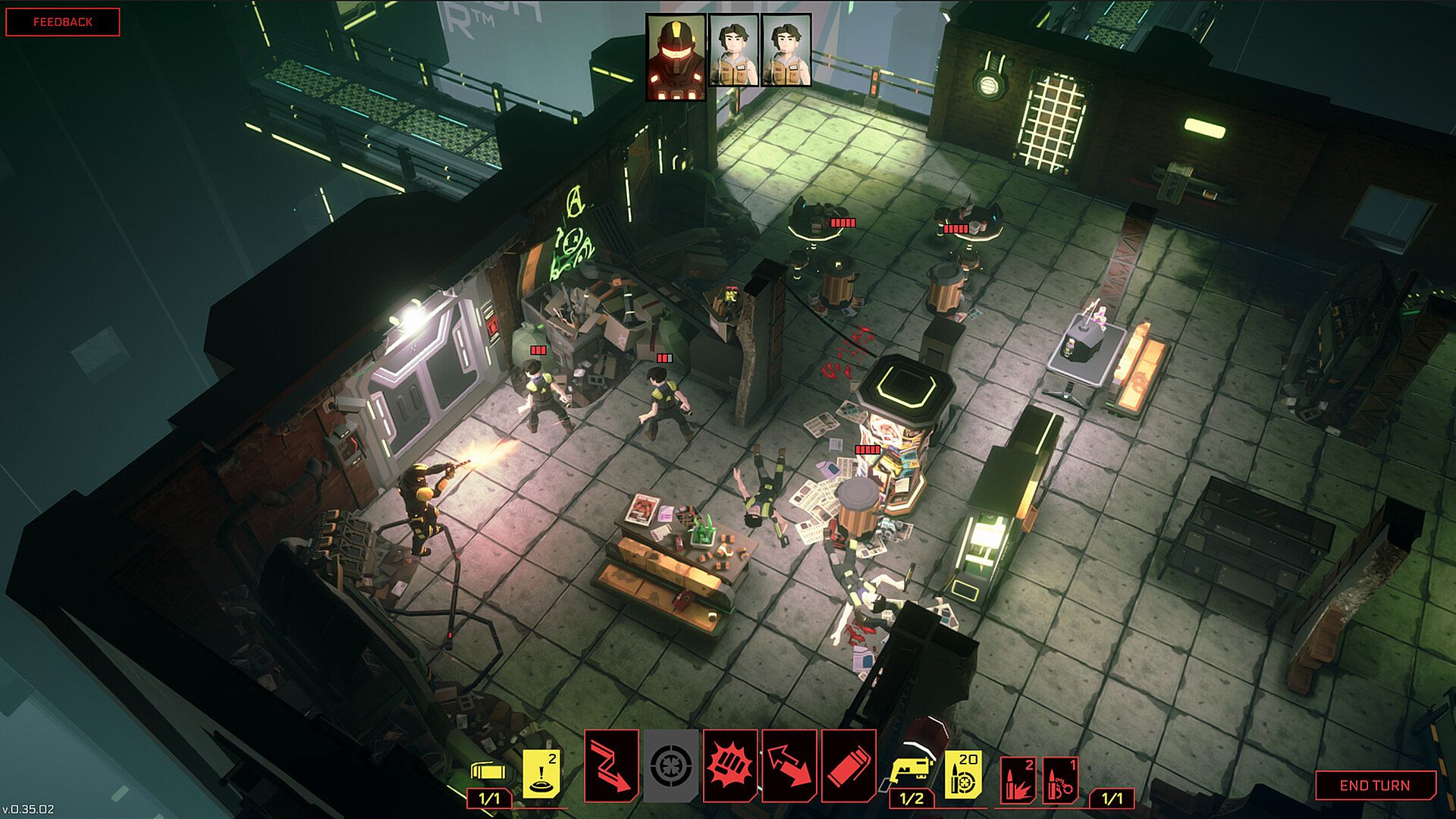
Task: Select the explosive bullet ammo card
Action: 1018,779
